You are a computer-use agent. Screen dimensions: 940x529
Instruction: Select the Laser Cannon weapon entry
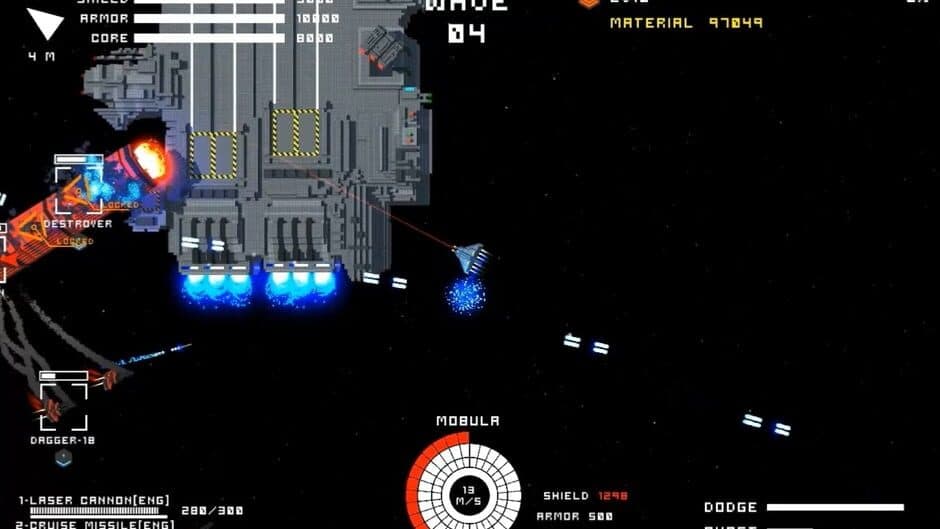pos(94,500)
